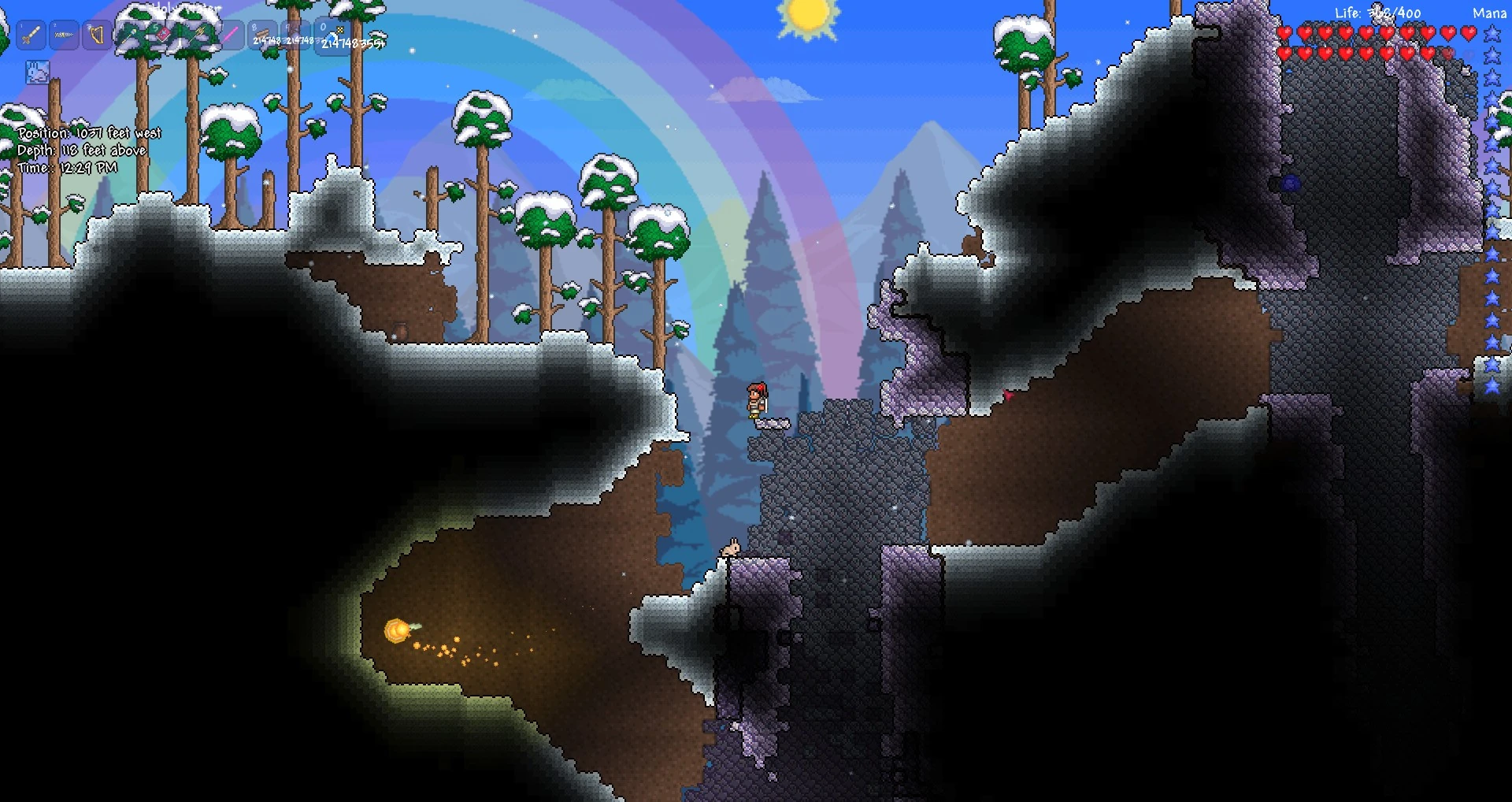Screen dimensions: 1512x802
Task: Select the pink phaseblade in slot 7
Action: [x=232, y=35]
